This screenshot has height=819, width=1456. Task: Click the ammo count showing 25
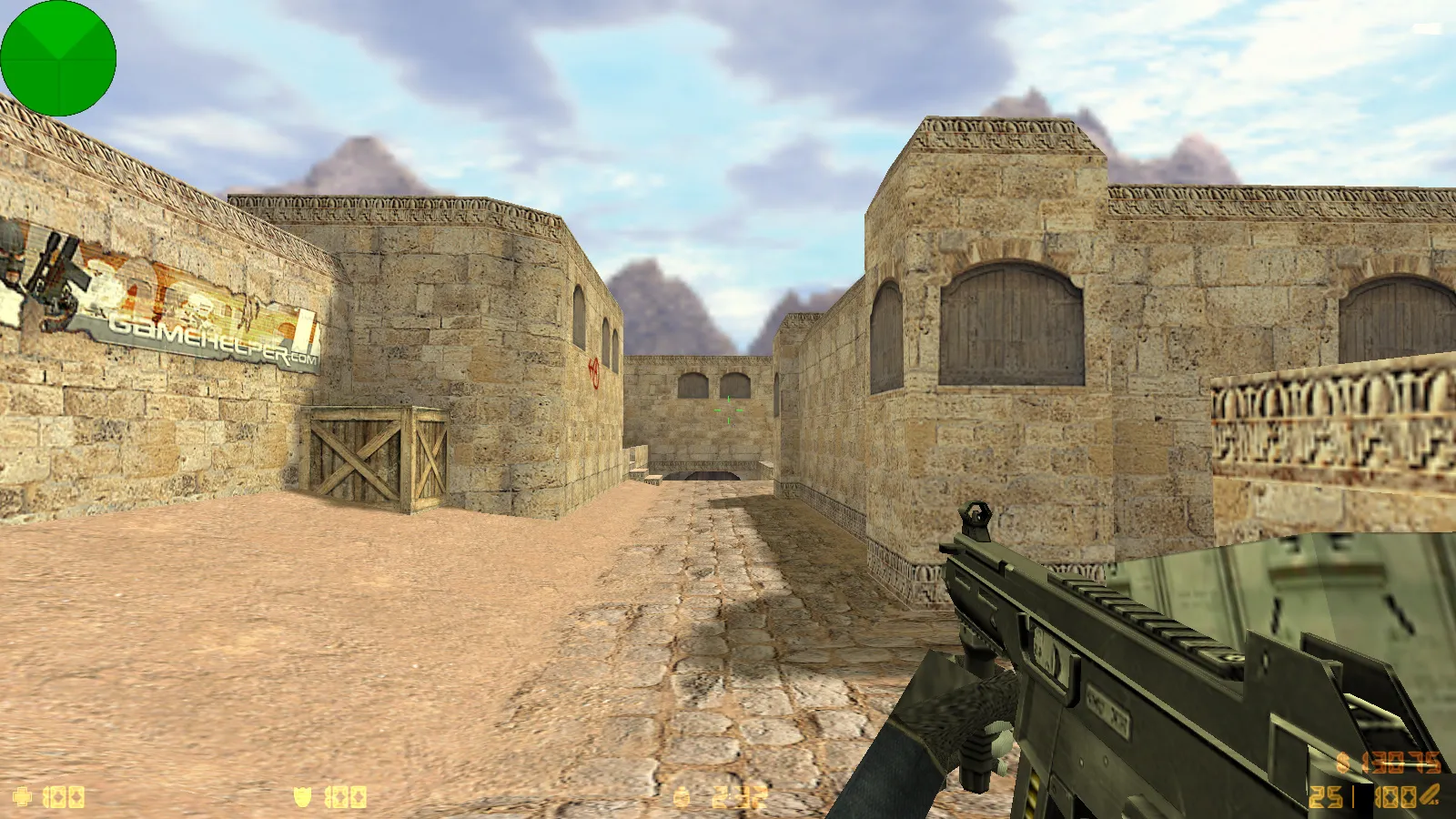click(x=1326, y=797)
